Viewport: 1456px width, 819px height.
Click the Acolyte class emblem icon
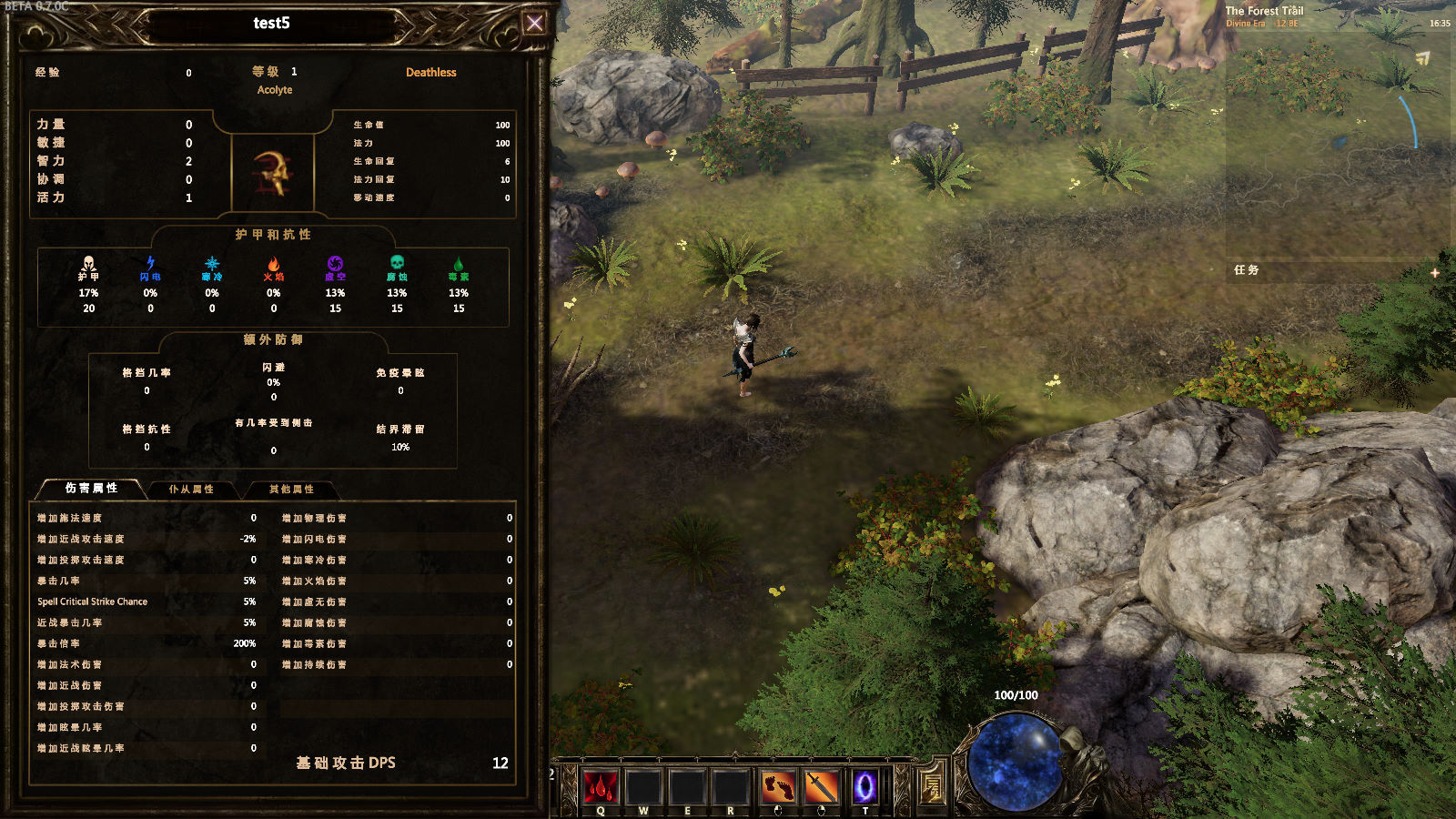272,172
